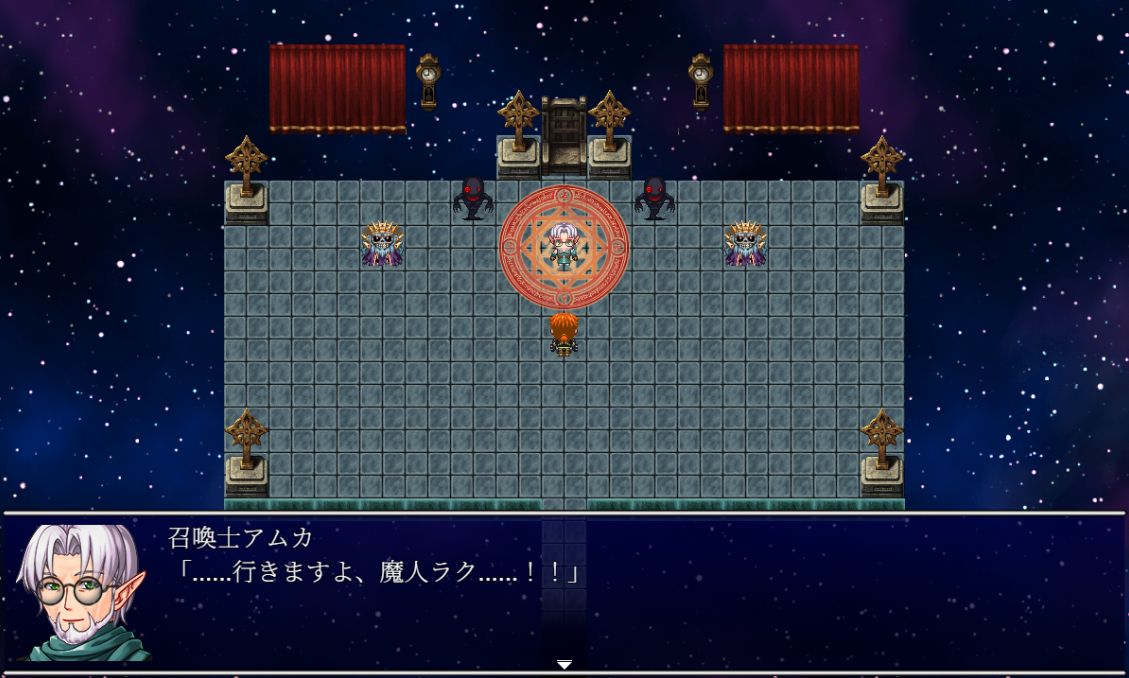Advance dialogue with the white continue arrow
The height and width of the screenshot is (678, 1129).
(x=564, y=664)
